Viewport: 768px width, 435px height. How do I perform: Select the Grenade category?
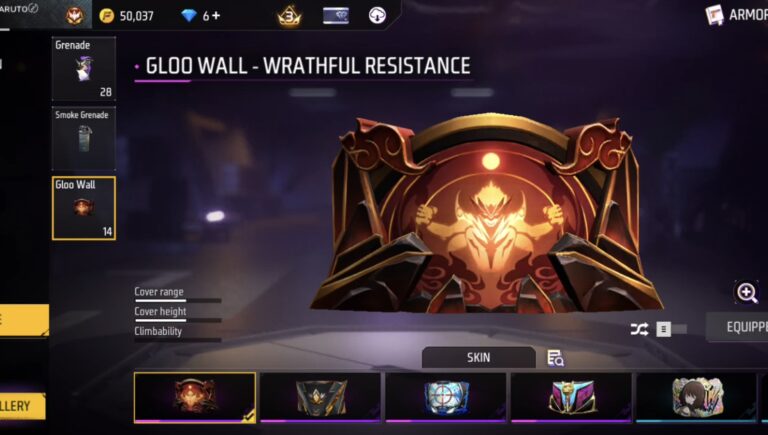(83, 68)
